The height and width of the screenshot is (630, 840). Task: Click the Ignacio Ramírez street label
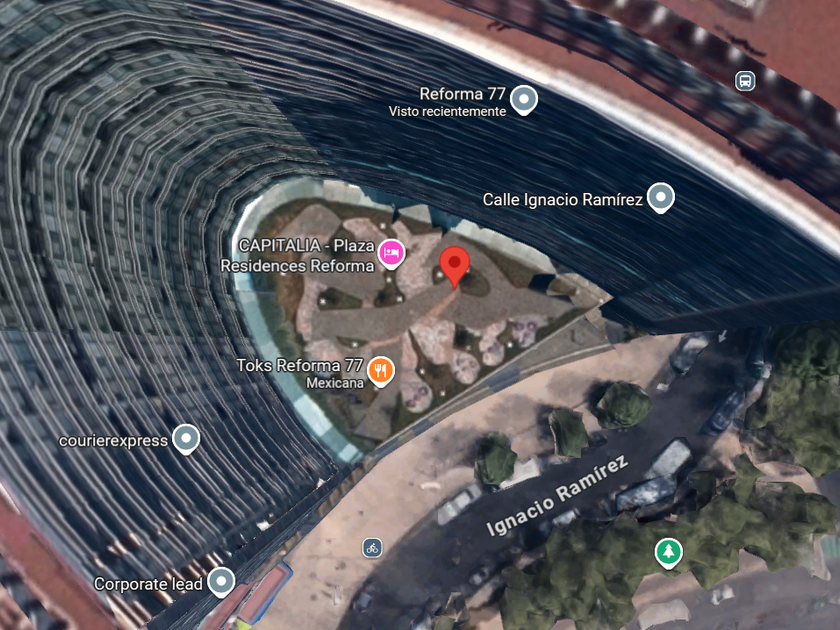(x=558, y=494)
